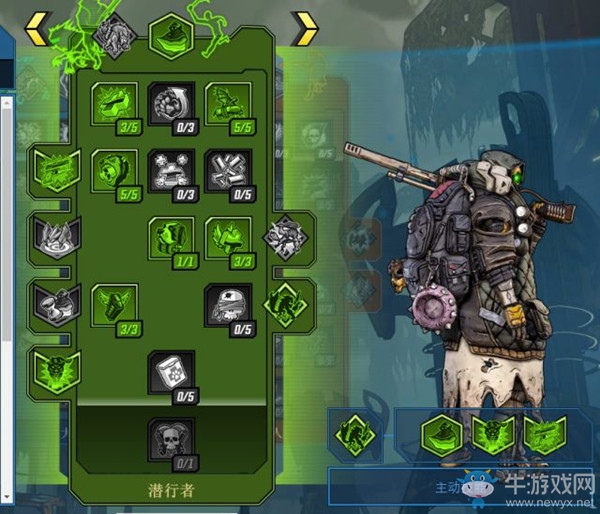Add a point to the spinning fist 0/3 skill

(170, 105)
